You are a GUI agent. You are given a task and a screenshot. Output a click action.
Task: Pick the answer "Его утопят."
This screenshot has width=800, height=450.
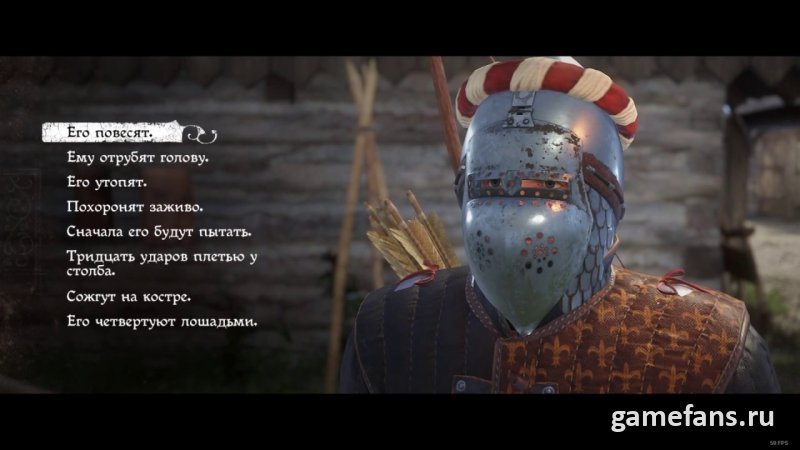[x=107, y=183]
